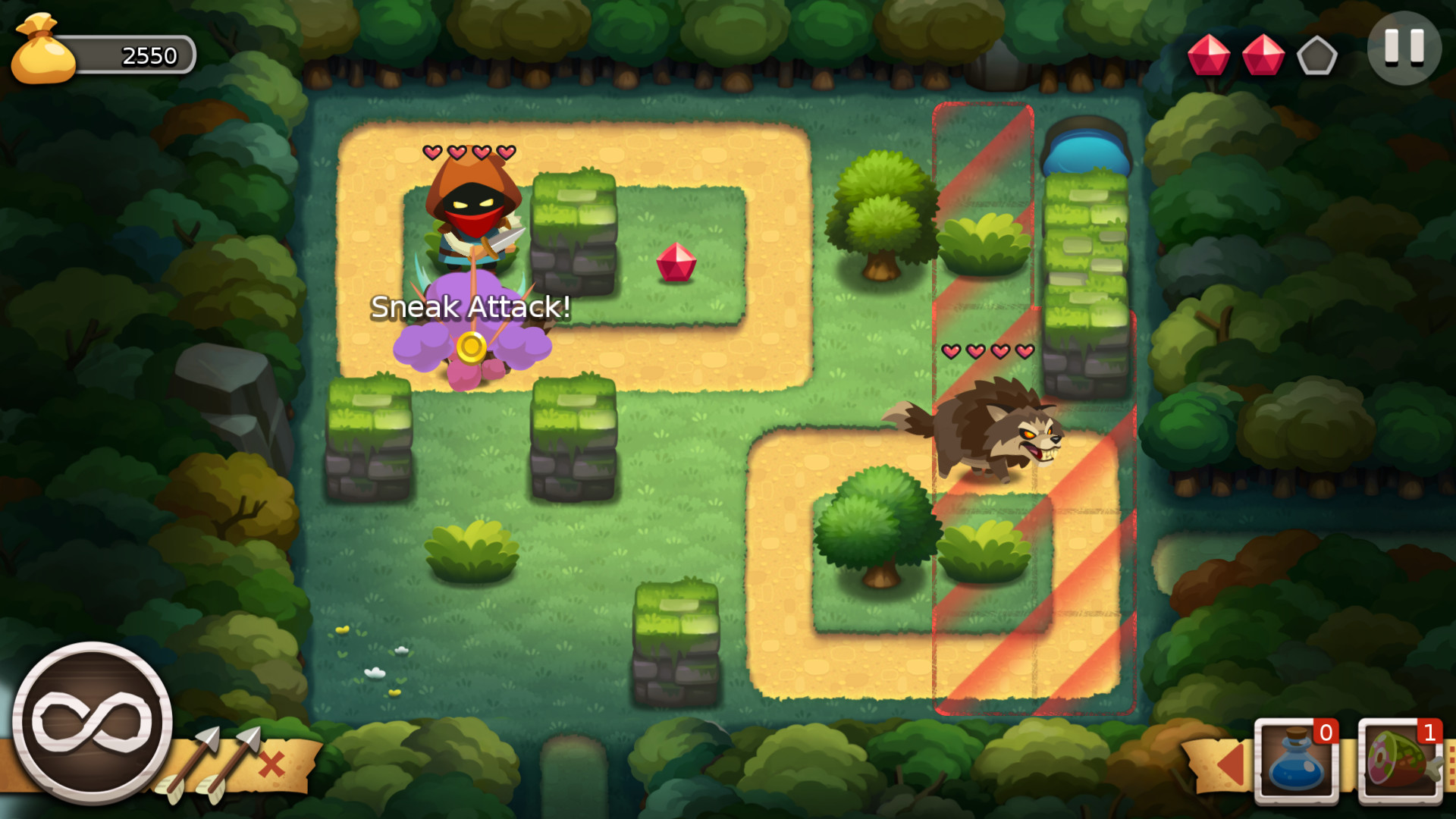Click the second red gem counter
This screenshot has width=1456, height=819.
tap(1263, 55)
